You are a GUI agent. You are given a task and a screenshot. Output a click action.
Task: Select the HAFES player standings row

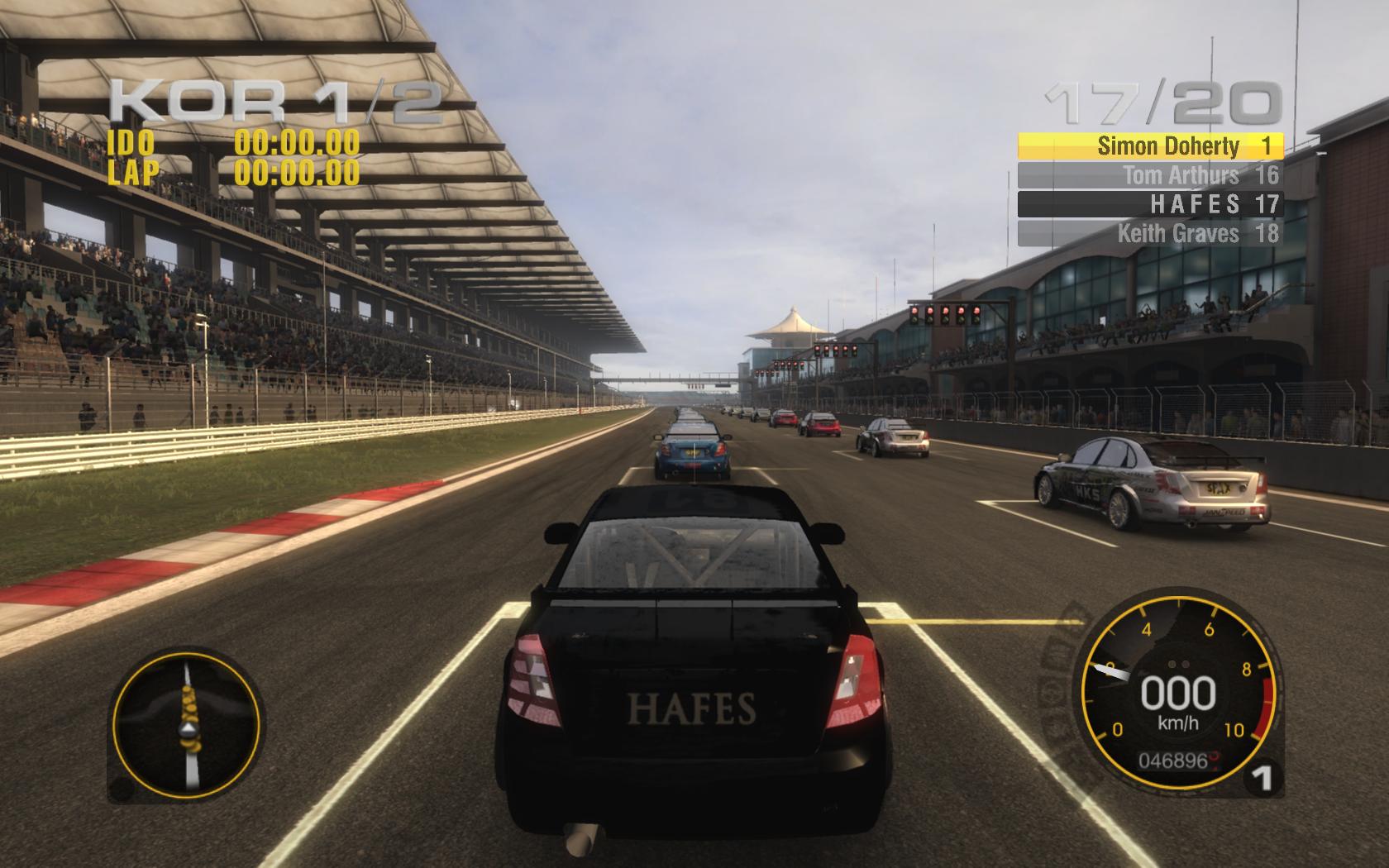coord(1150,204)
